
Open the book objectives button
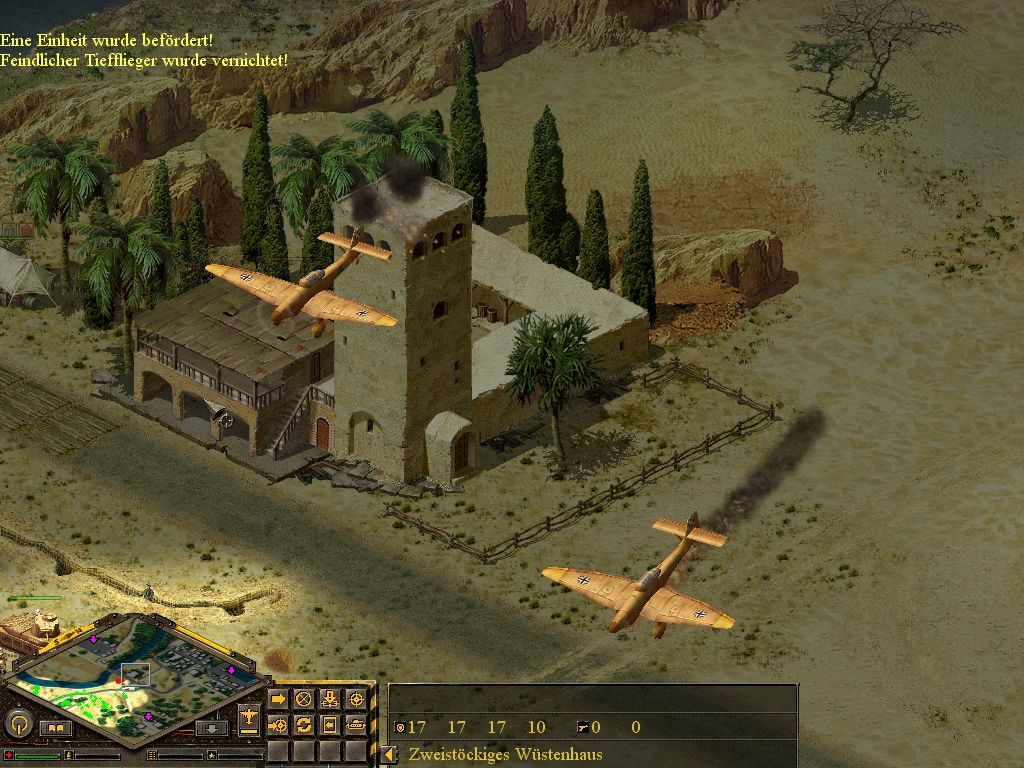[55, 728]
